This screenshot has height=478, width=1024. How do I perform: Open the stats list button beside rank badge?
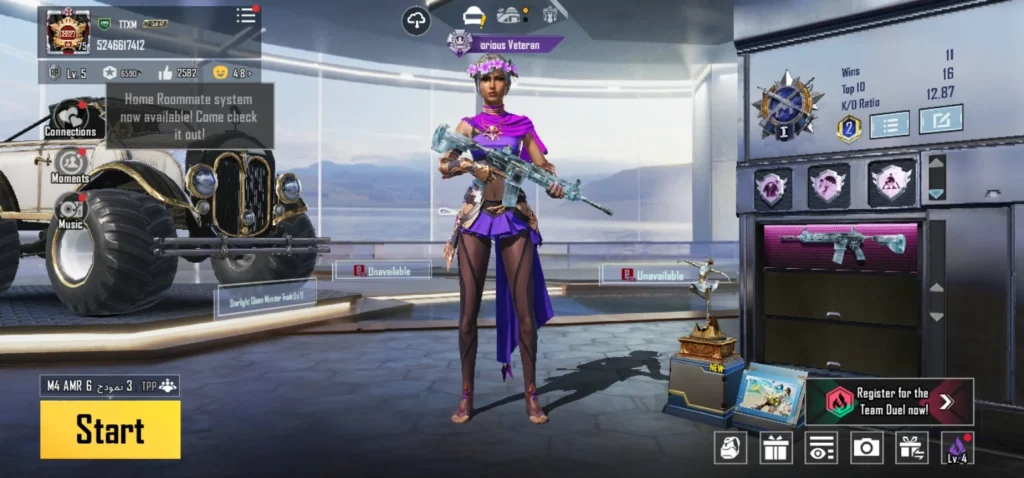(x=889, y=124)
